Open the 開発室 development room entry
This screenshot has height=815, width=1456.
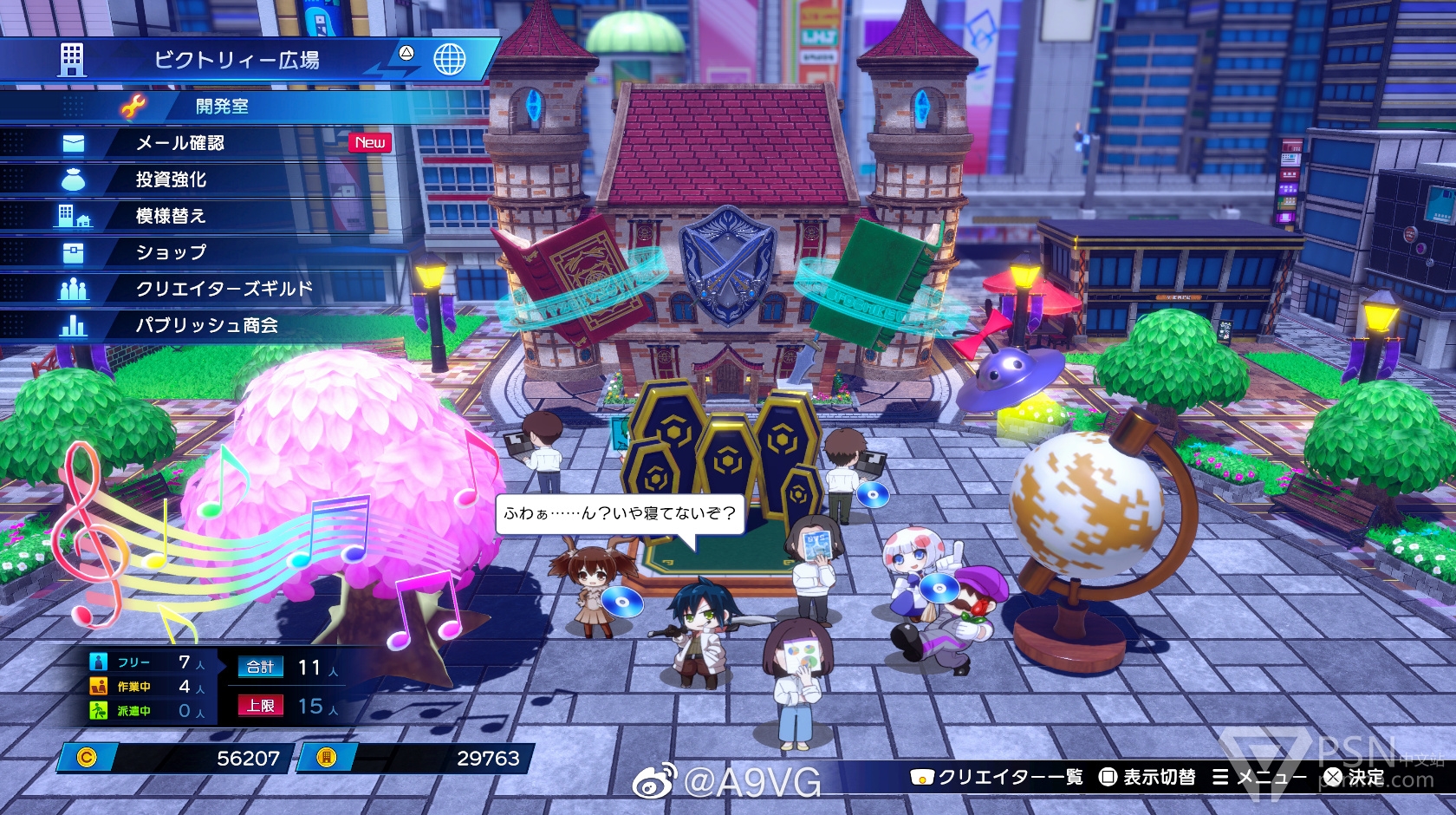click(222, 107)
